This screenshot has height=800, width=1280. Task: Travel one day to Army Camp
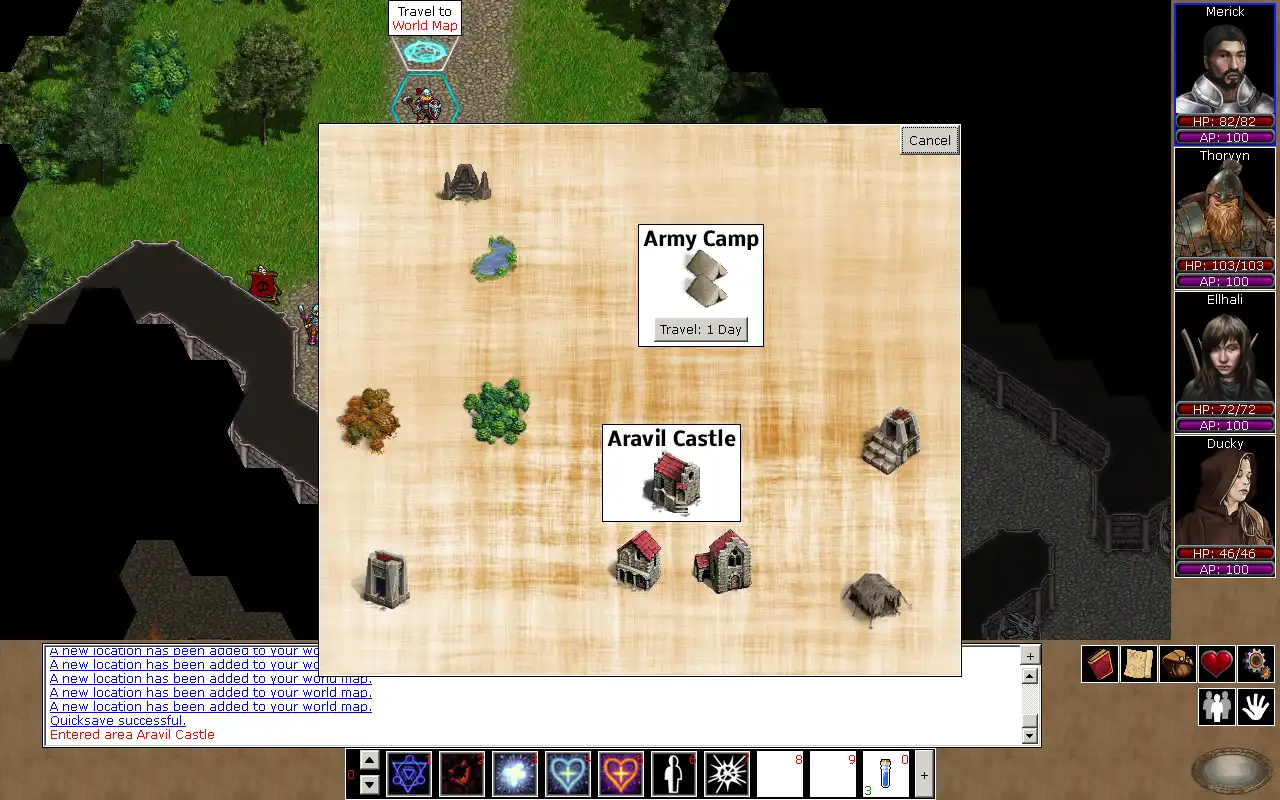[701, 330]
